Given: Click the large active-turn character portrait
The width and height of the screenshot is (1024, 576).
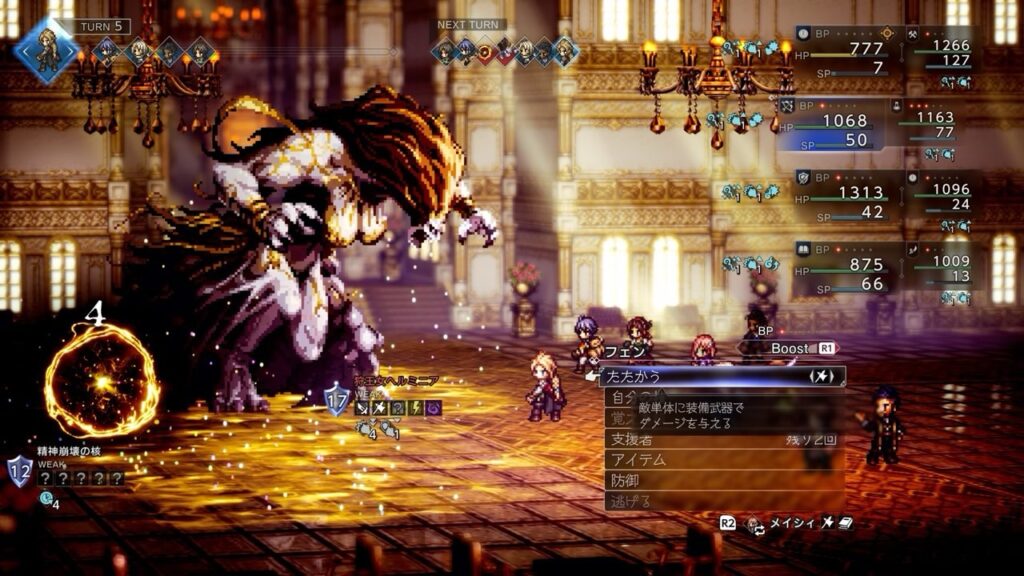Looking at the screenshot, I should point(45,48).
